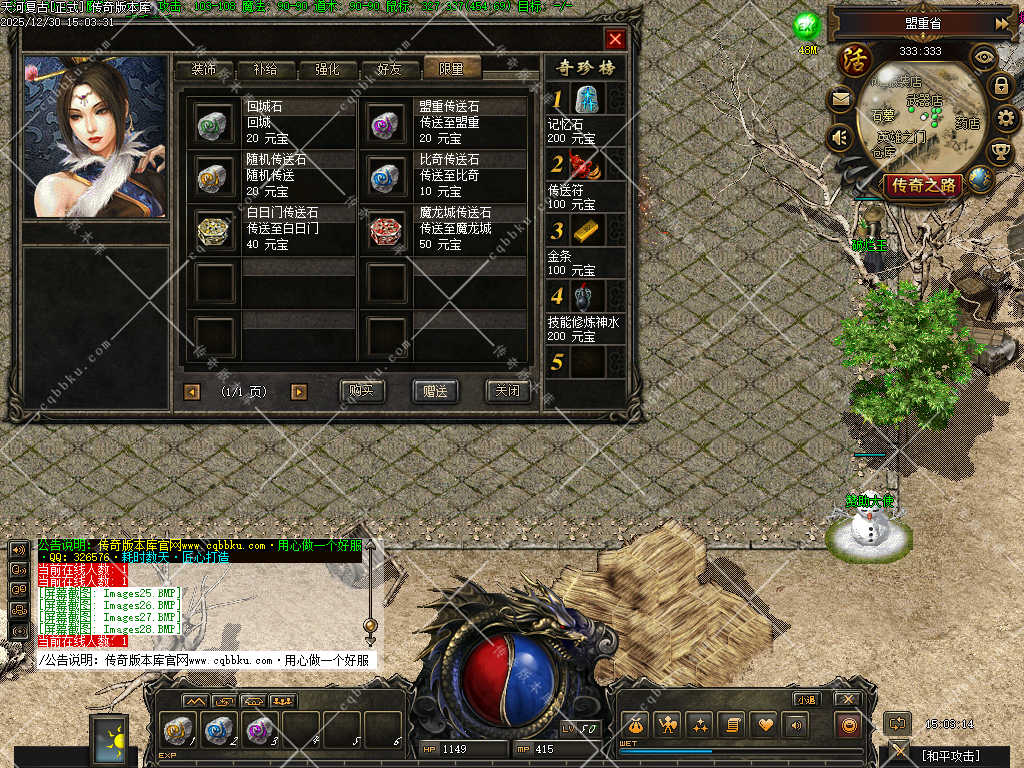Screen dimensions: 1024x768
Task: Open the money bag icon in bottom bar
Action: pos(636,725)
